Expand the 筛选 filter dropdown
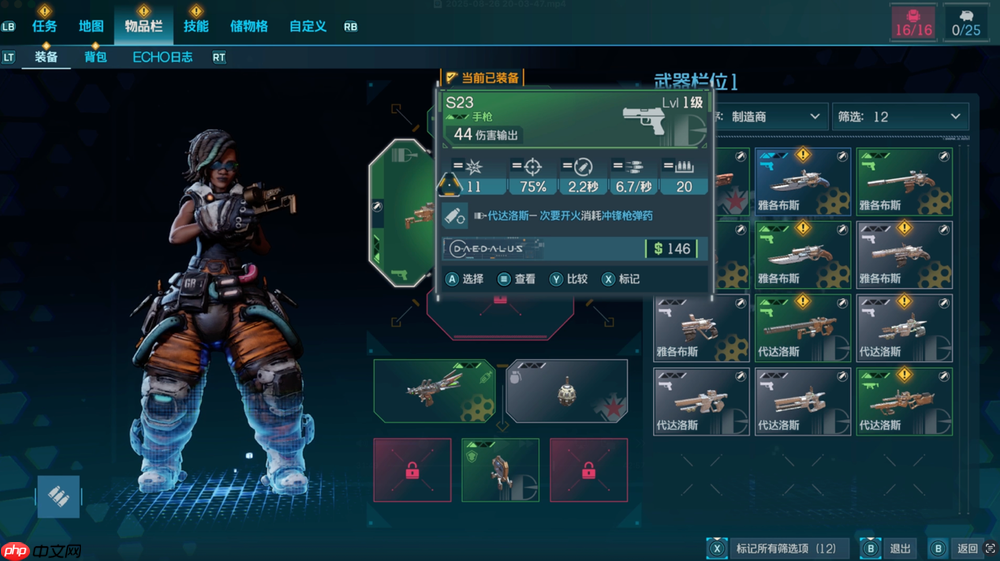Image resolution: width=1000 pixels, height=561 pixels. pos(901,117)
